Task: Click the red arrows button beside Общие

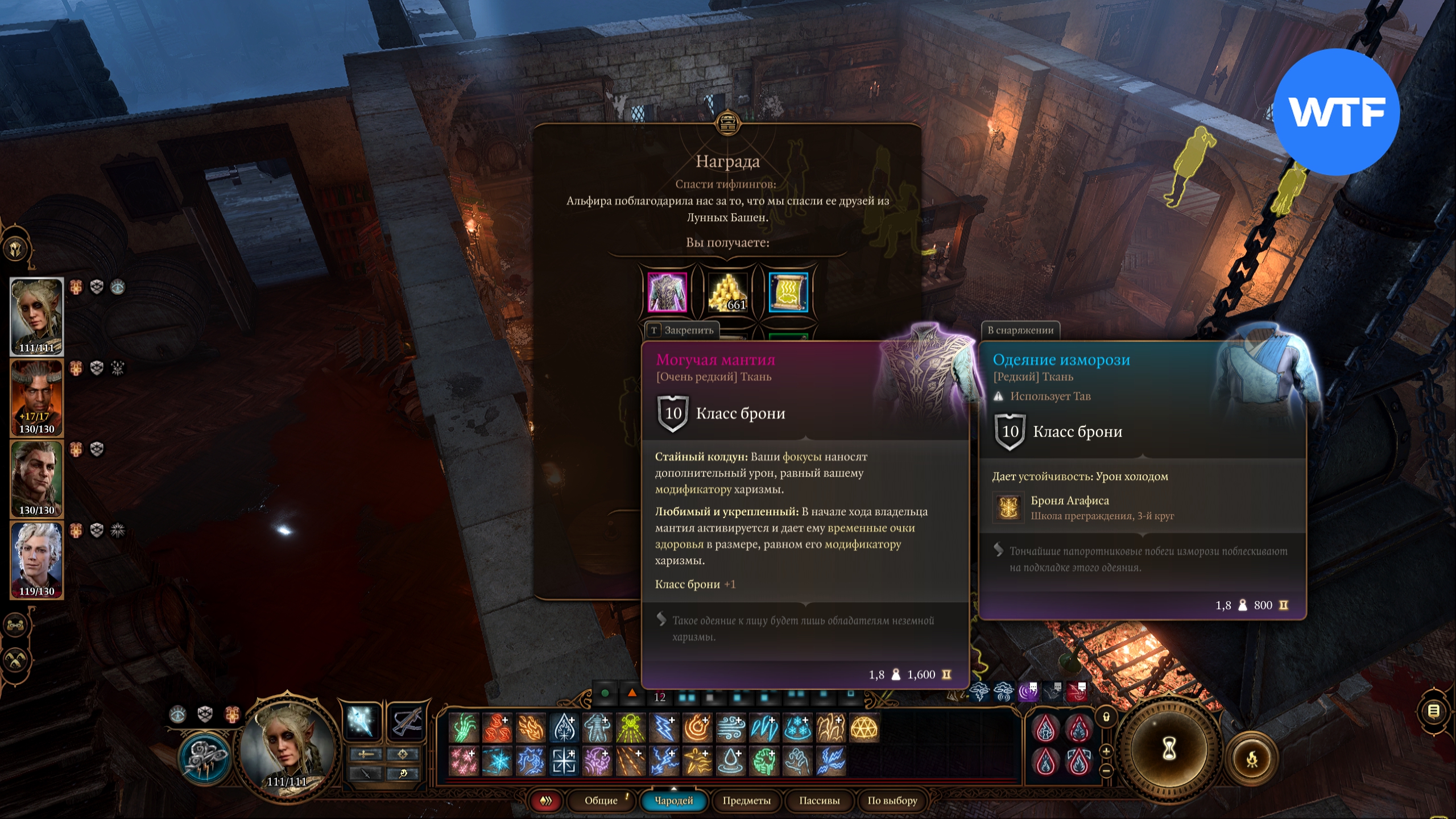Action: 546,801
